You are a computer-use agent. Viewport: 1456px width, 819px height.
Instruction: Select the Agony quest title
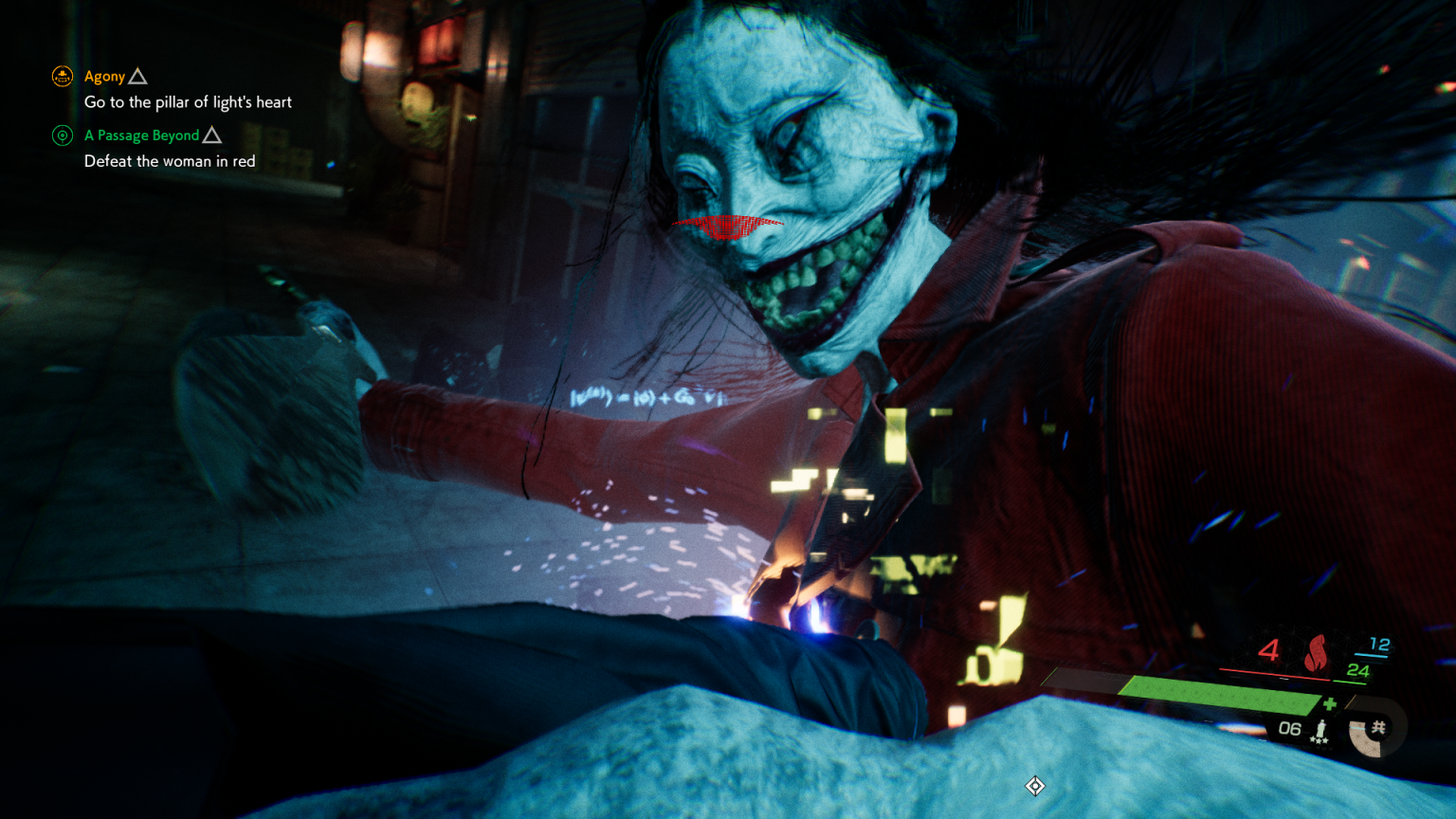[103, 76]
